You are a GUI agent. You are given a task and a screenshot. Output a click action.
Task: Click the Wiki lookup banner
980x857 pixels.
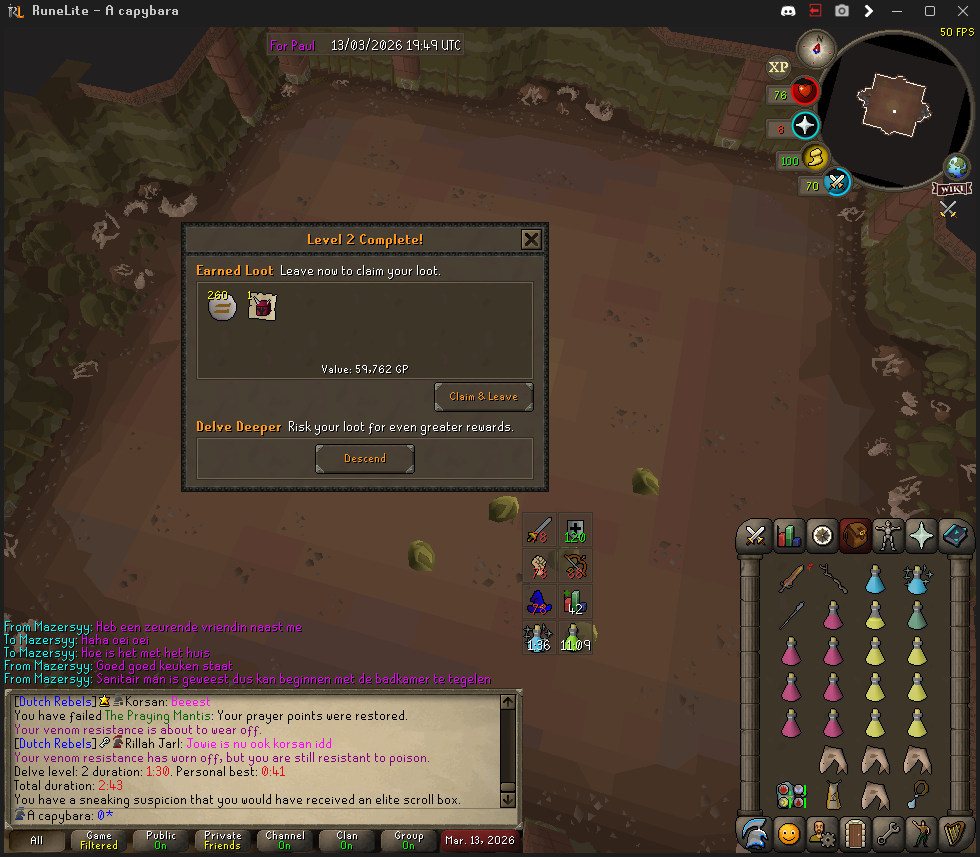(x=951, y=189)
